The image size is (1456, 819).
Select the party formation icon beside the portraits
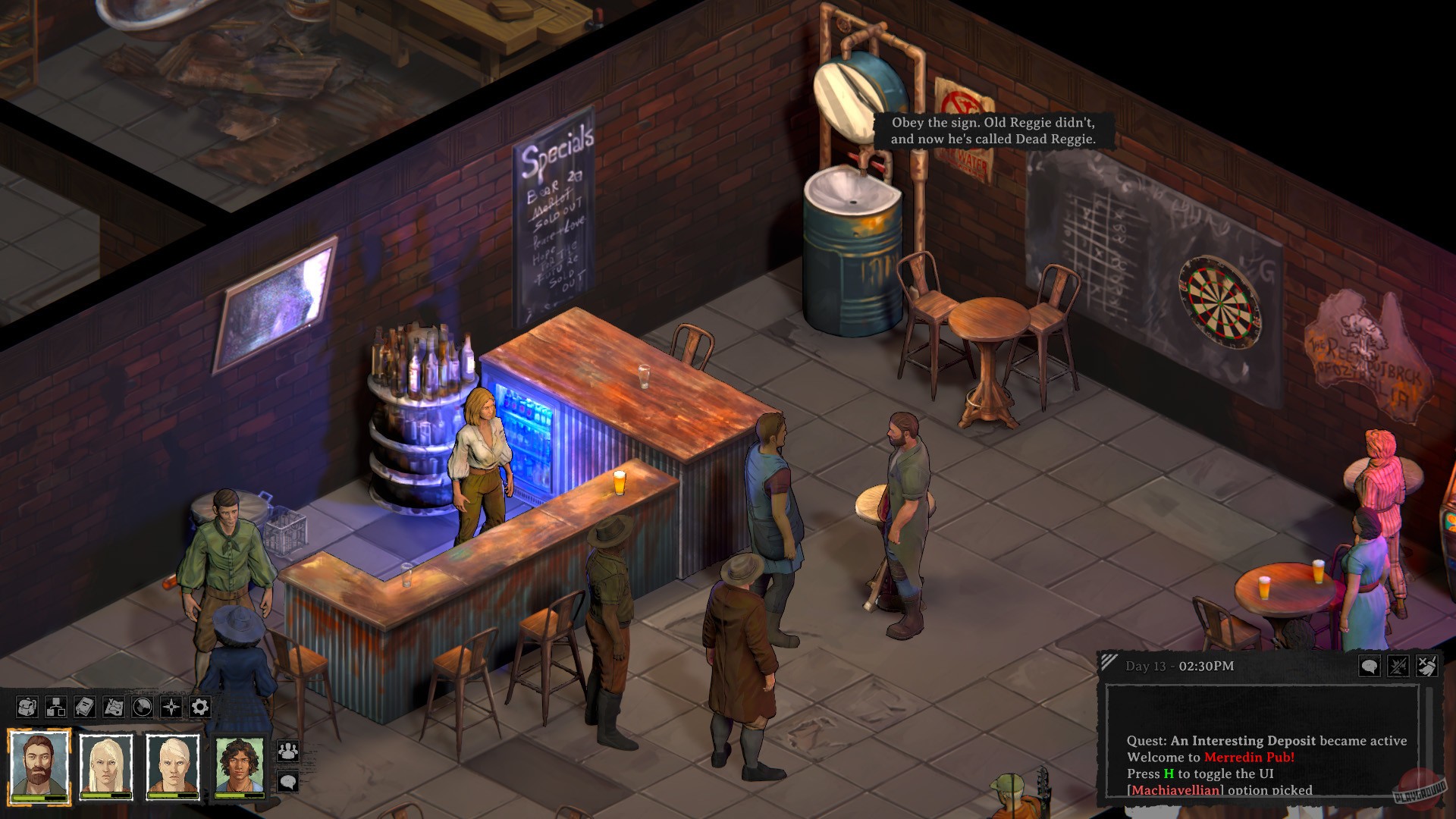(x=290, y=752)
